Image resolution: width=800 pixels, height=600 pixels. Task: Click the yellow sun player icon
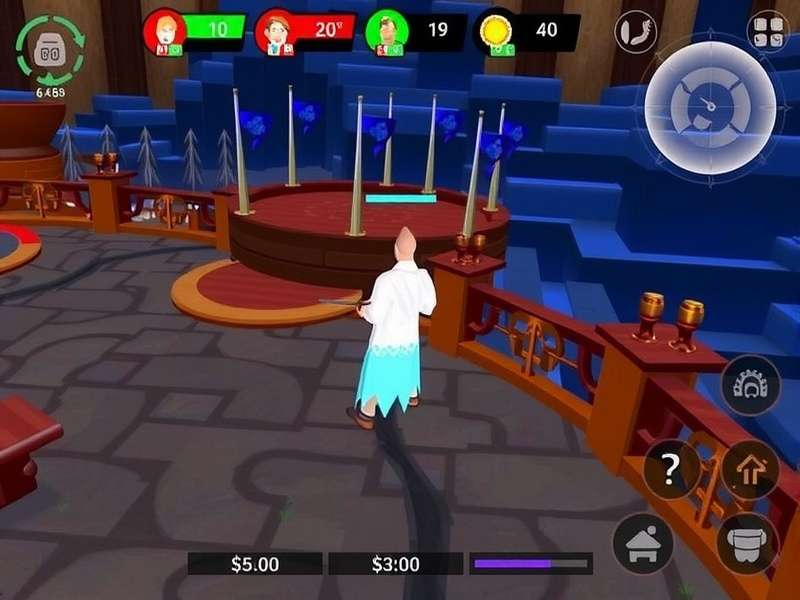494,31
